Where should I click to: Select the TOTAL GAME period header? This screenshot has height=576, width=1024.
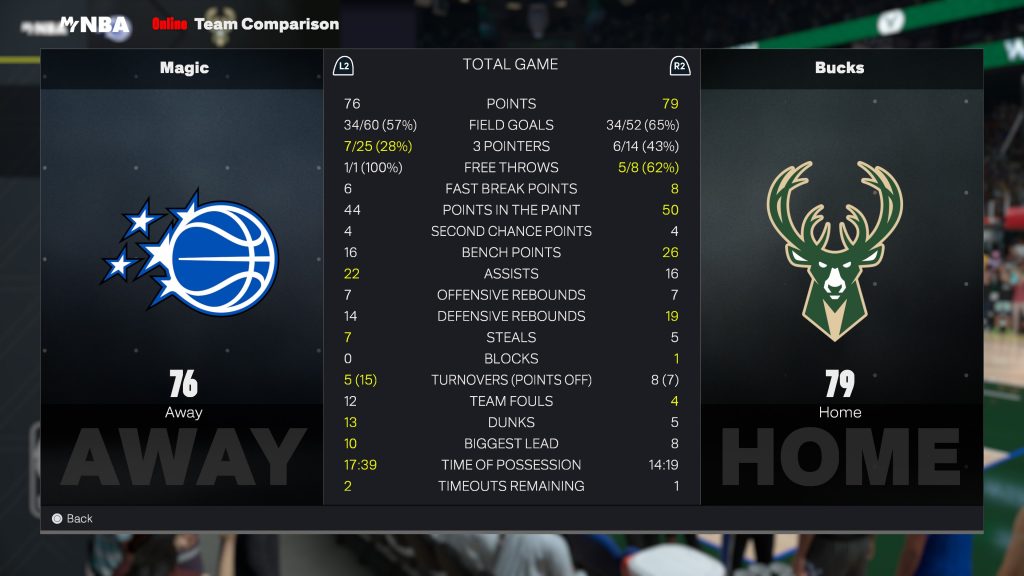click(510, 65)
